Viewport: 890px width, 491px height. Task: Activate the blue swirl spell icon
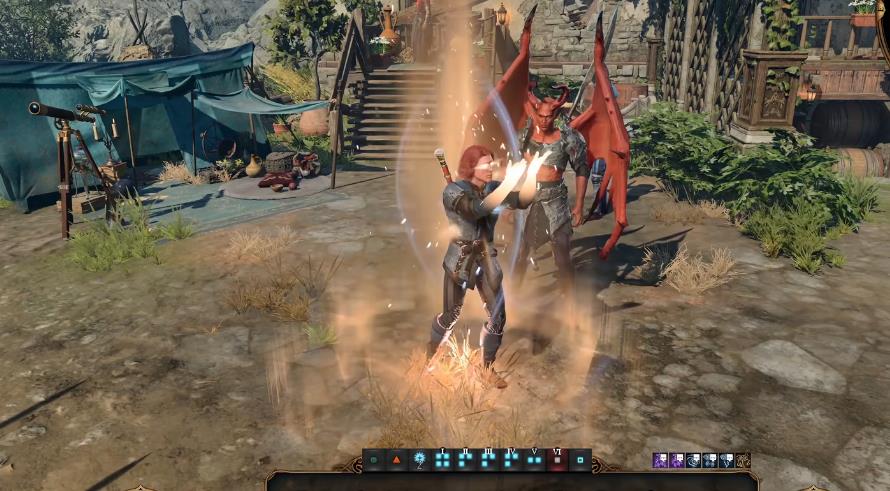(x=693, y=460)
